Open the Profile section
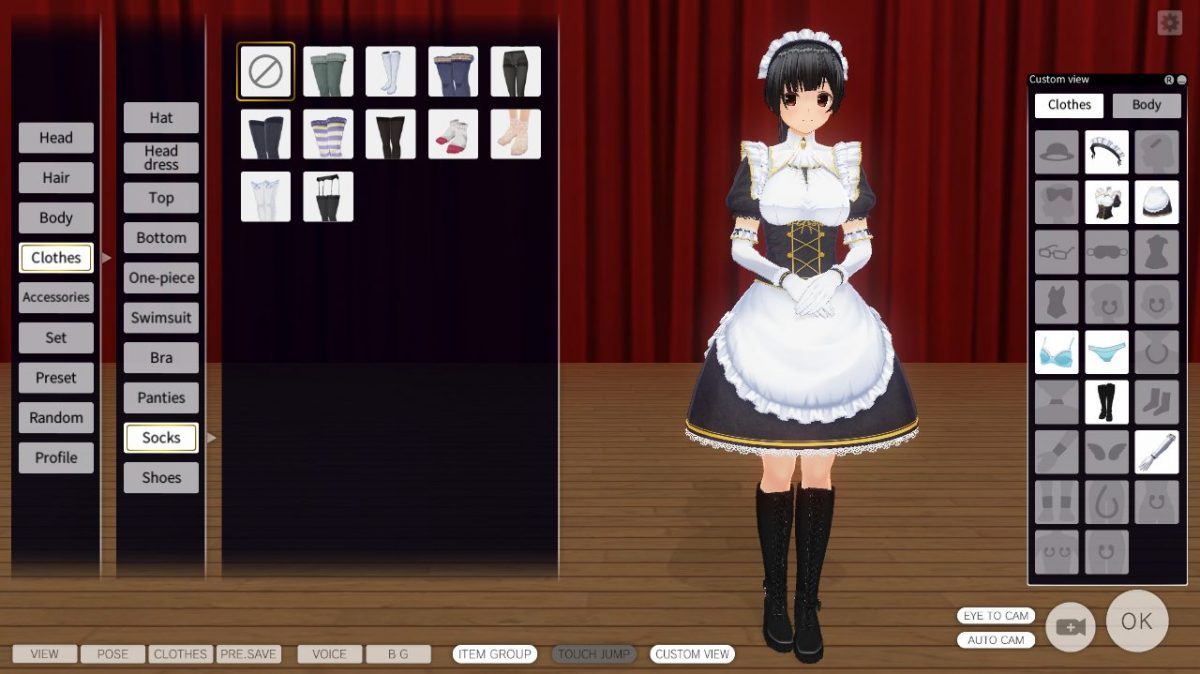This screenshot has height=674, width=1200. [56, 458]
